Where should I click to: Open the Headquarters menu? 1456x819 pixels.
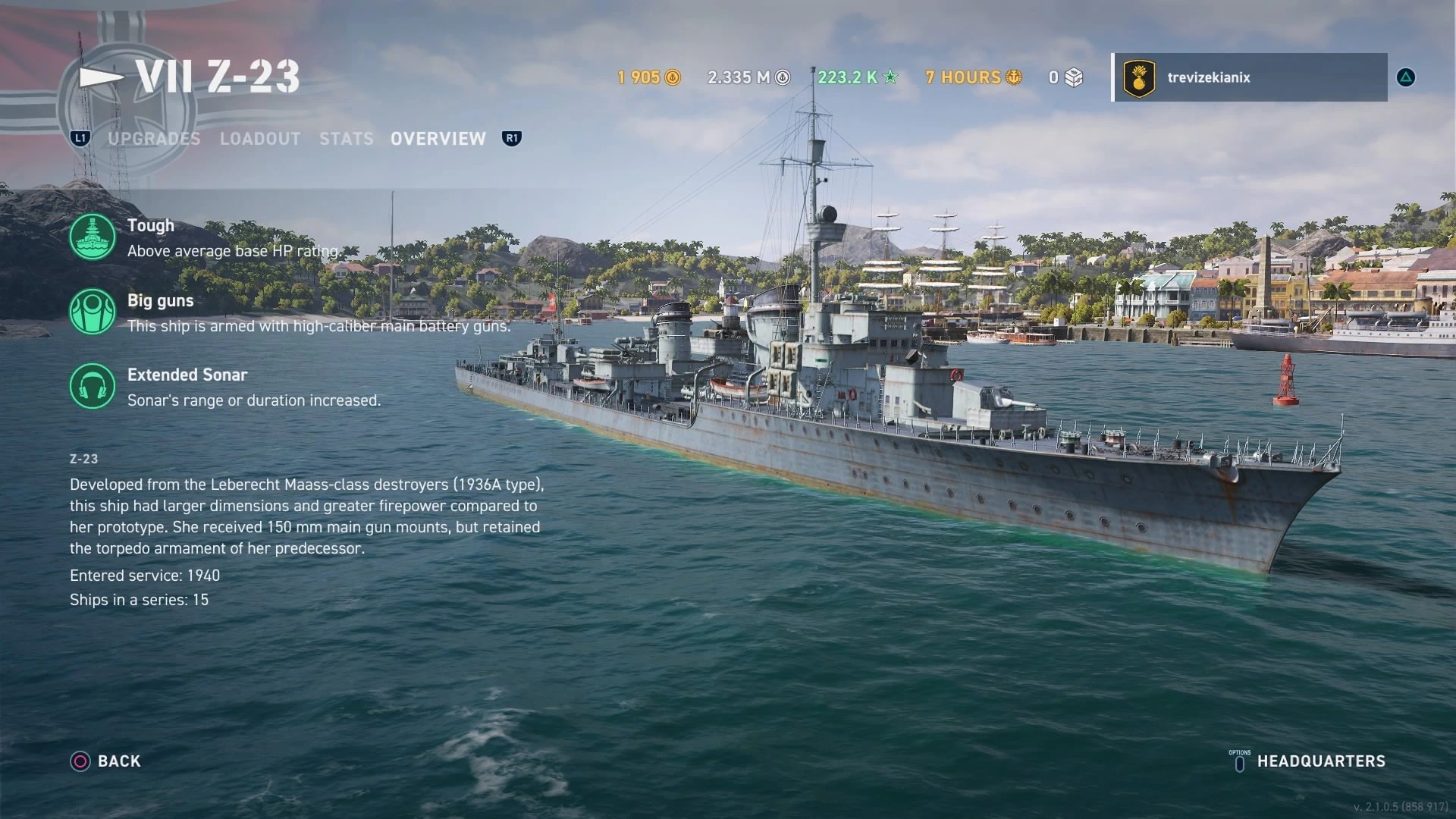(1320, 761)
